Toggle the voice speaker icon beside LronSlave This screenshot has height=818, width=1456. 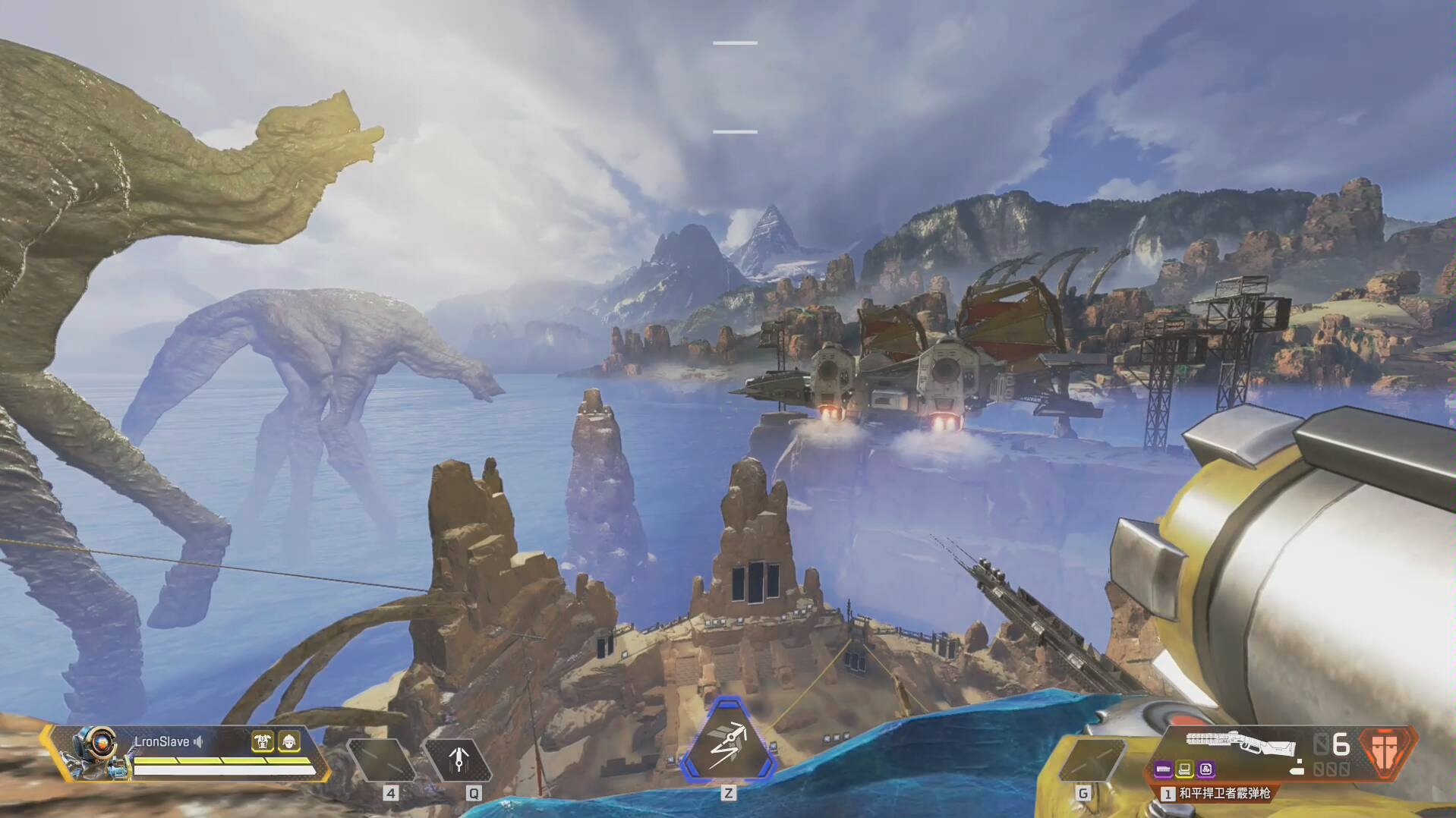(x=199, y=741)
